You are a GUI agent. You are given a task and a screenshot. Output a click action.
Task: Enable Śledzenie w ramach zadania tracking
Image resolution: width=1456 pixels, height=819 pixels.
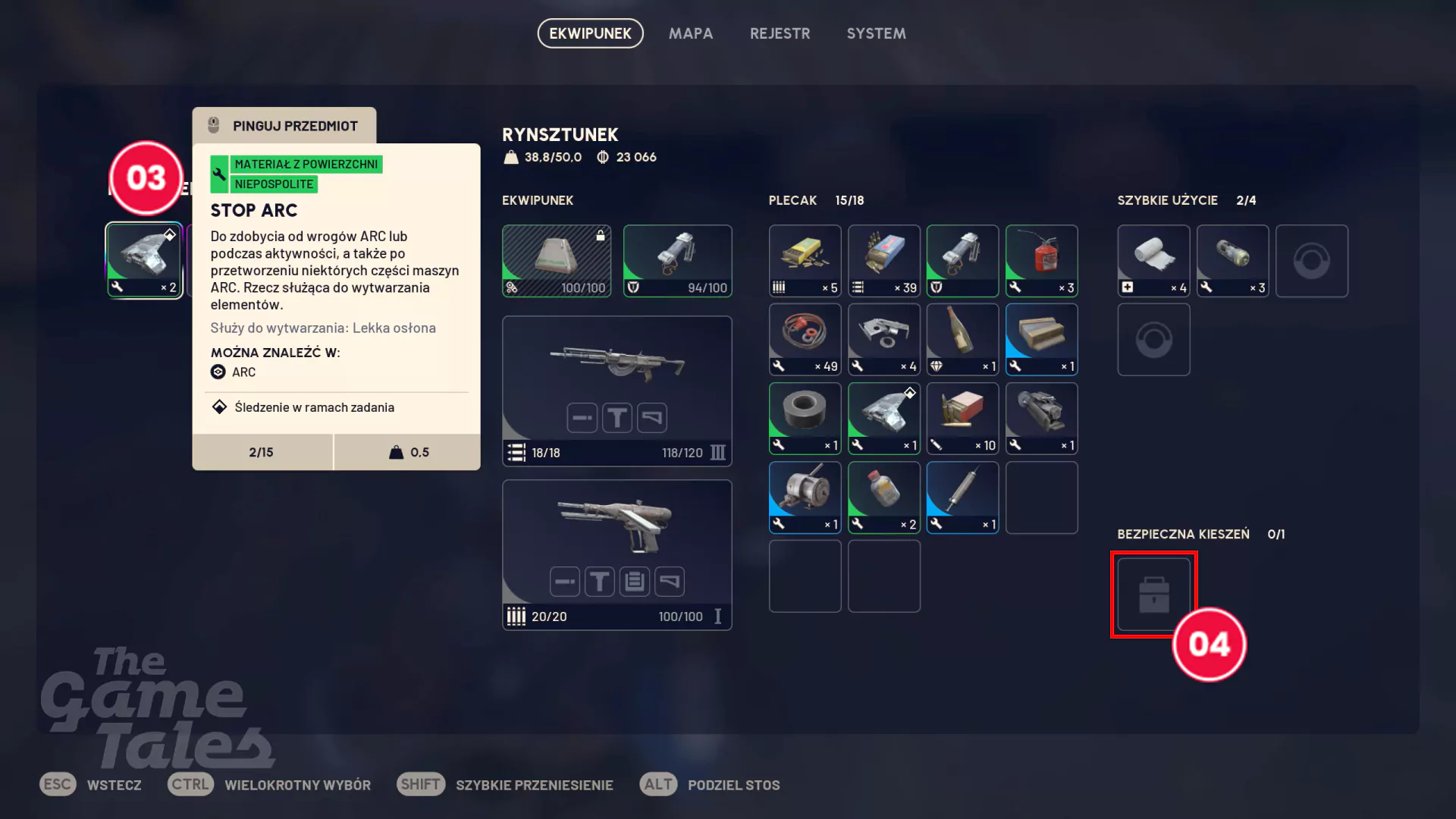coord(313,407)
